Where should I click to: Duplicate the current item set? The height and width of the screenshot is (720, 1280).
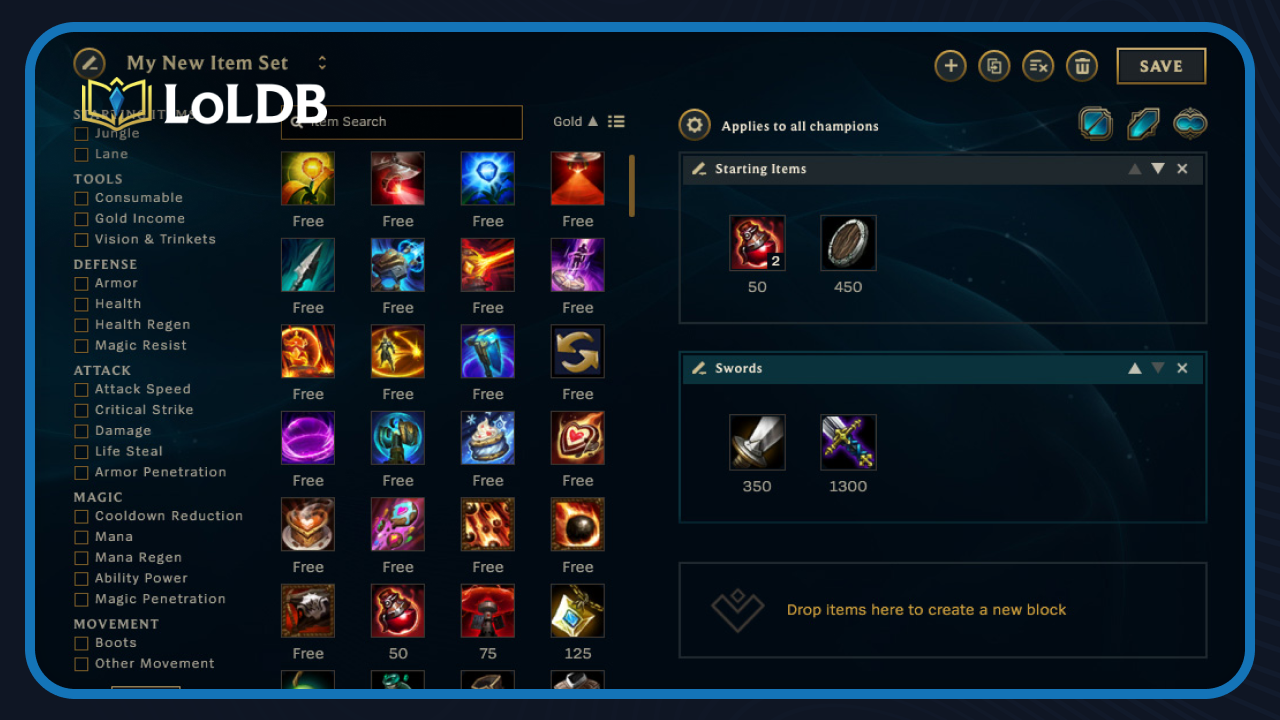tap(994, 66)
